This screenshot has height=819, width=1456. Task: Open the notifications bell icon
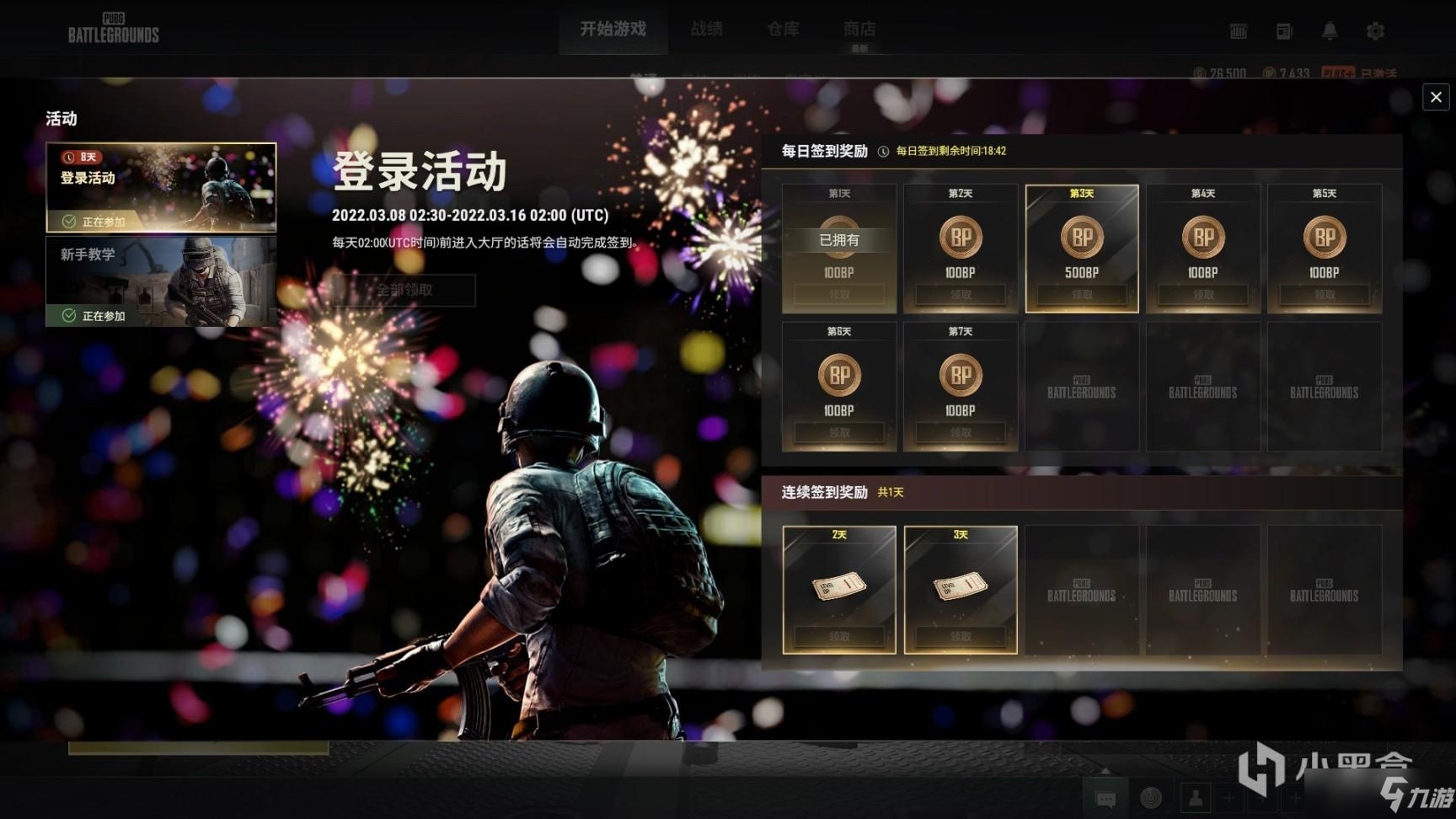tap(1330, 30)
